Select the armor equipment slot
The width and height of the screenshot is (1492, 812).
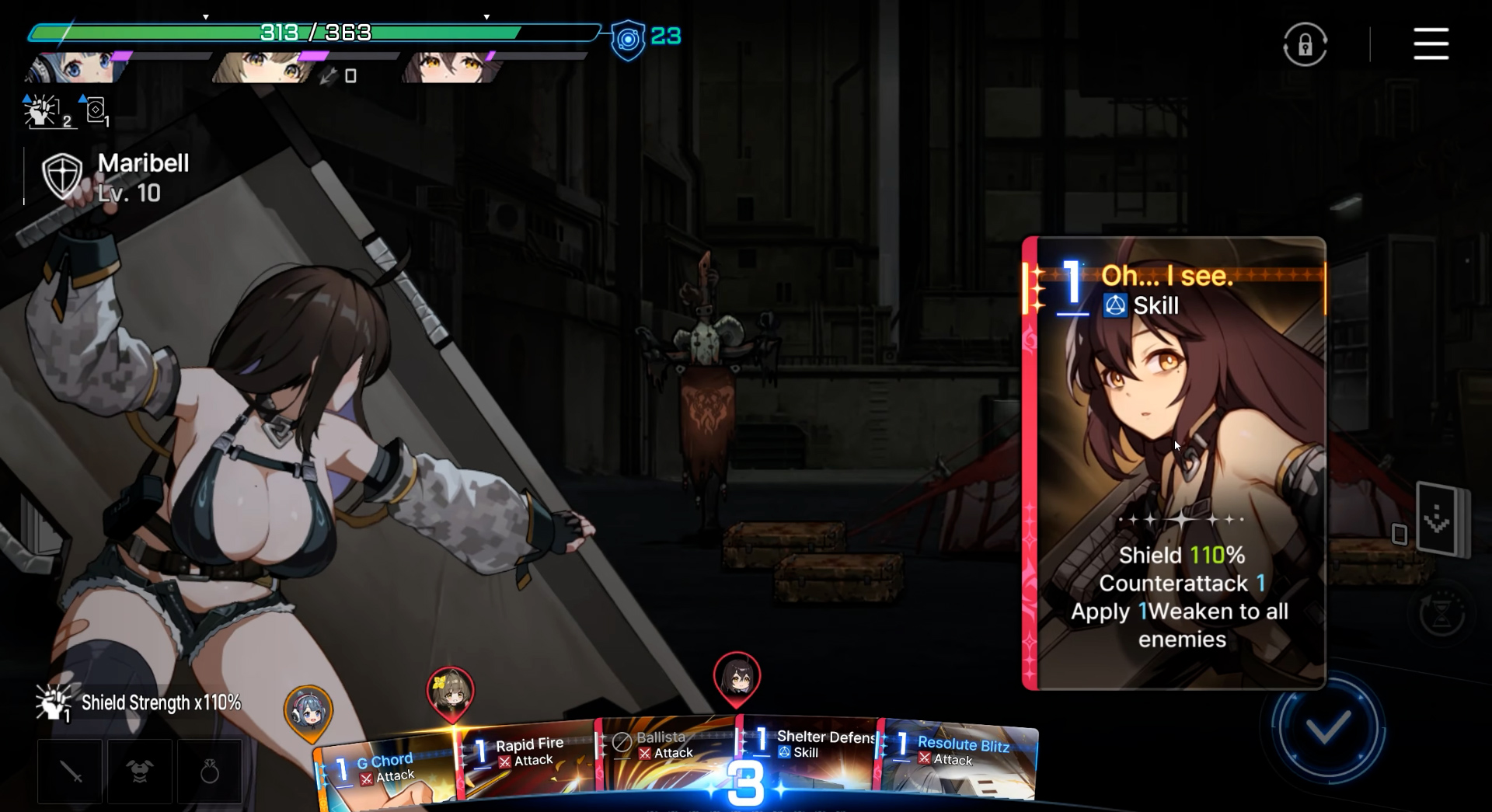140,772
